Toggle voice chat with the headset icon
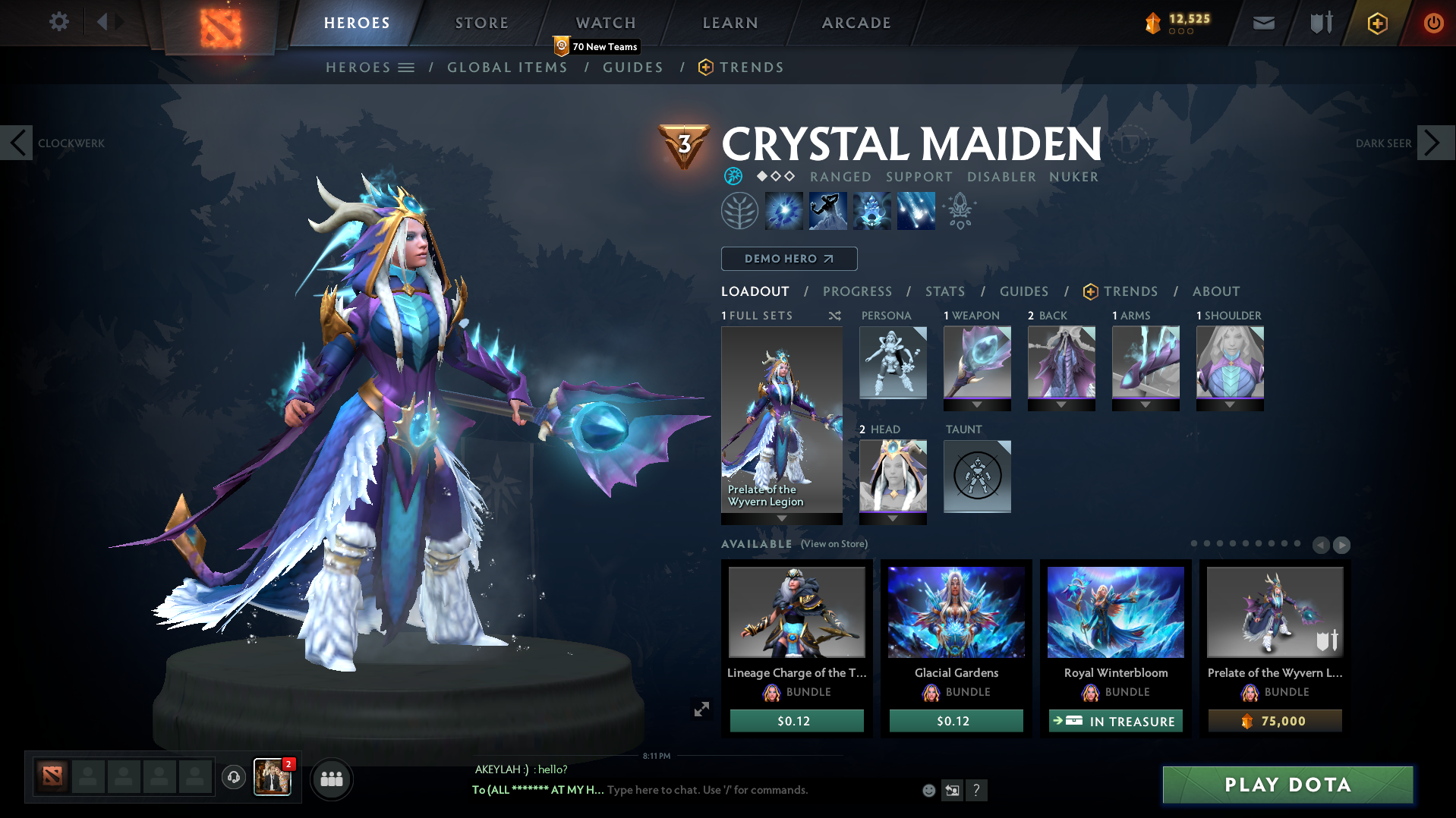Screen dimensions: 1456x818 point(233,779)
